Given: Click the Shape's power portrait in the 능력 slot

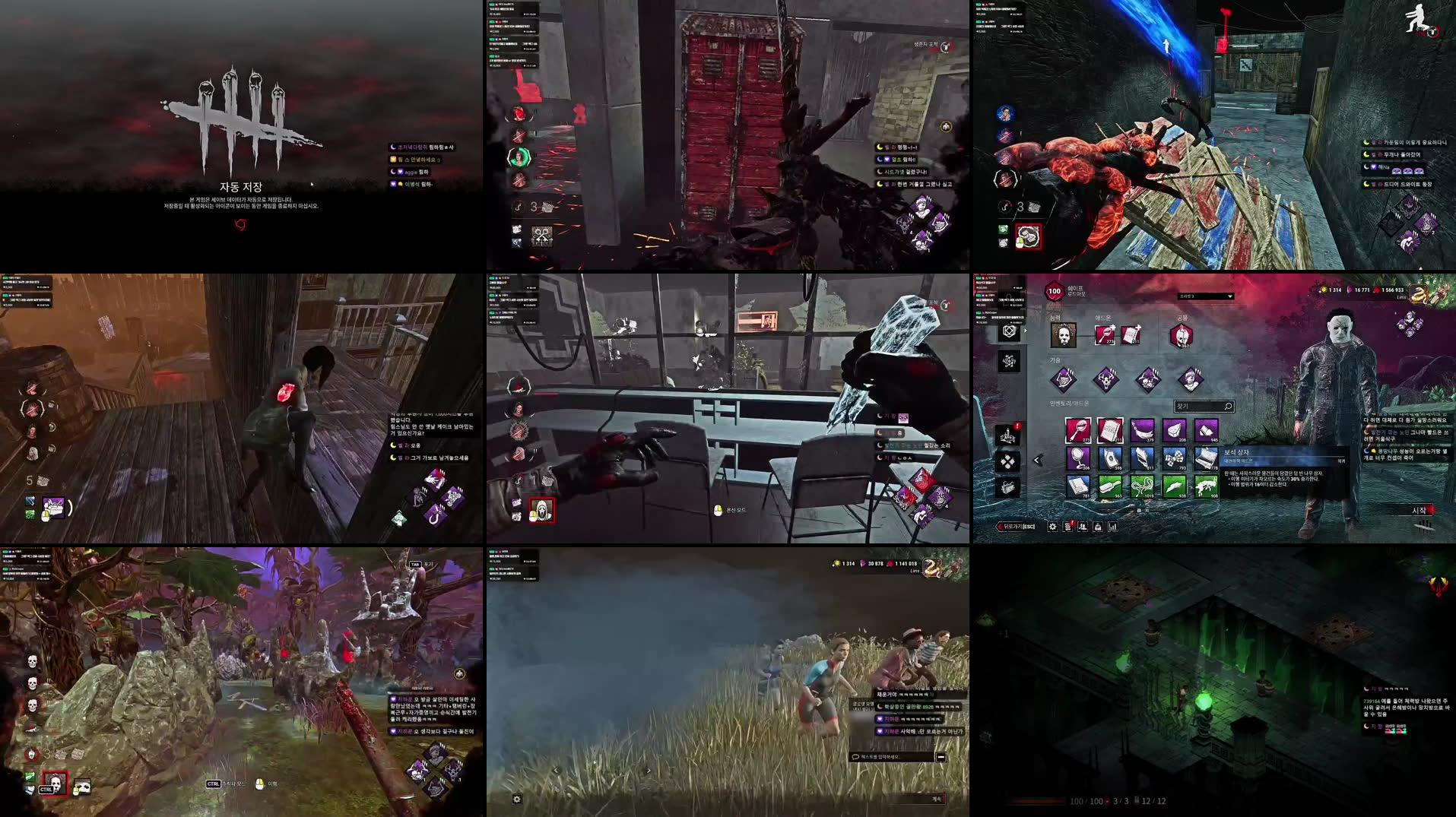Looking at the screenshot, I should pos(1064,334).
